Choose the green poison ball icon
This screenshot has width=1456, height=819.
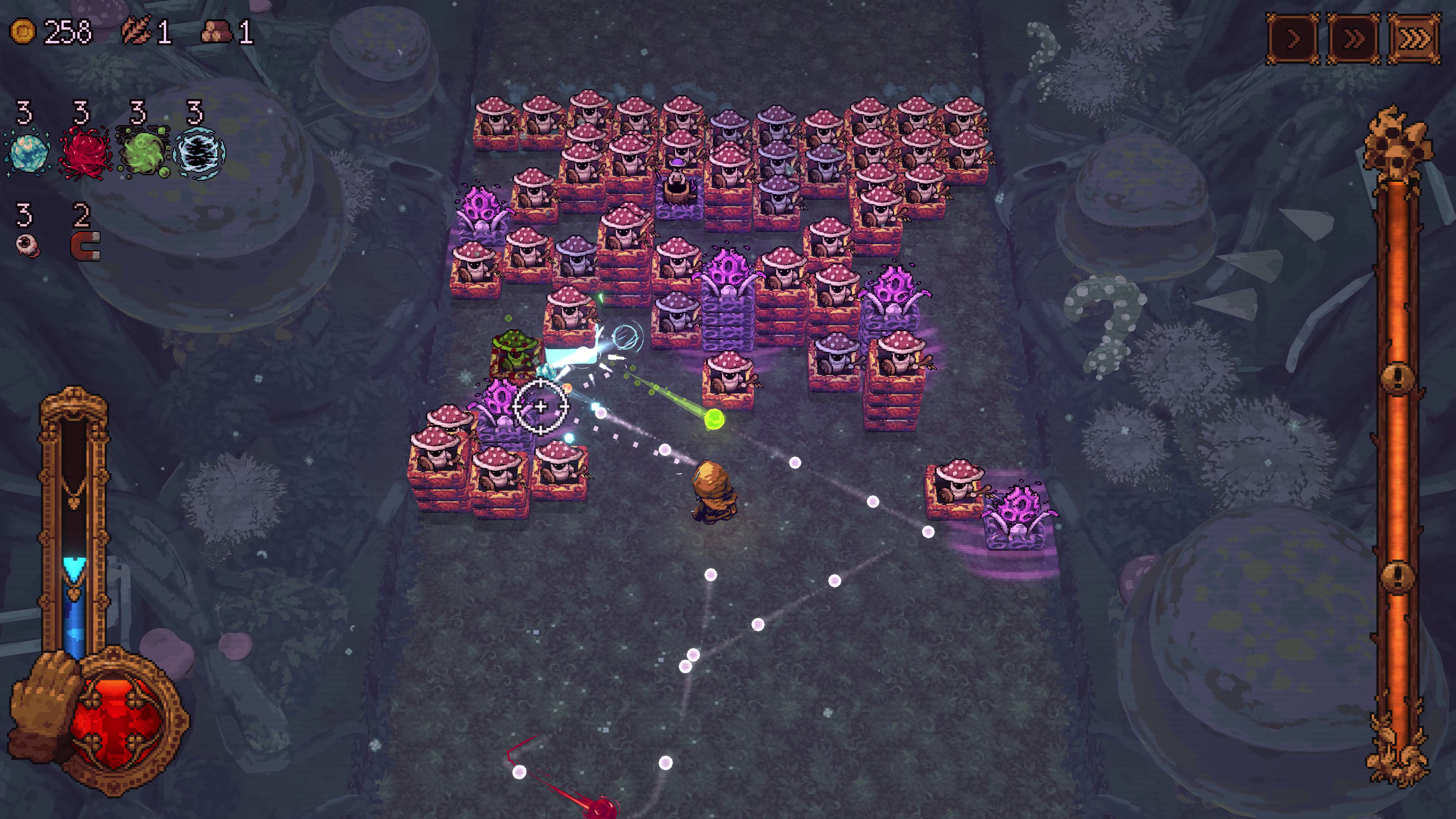tap(141, 152)
